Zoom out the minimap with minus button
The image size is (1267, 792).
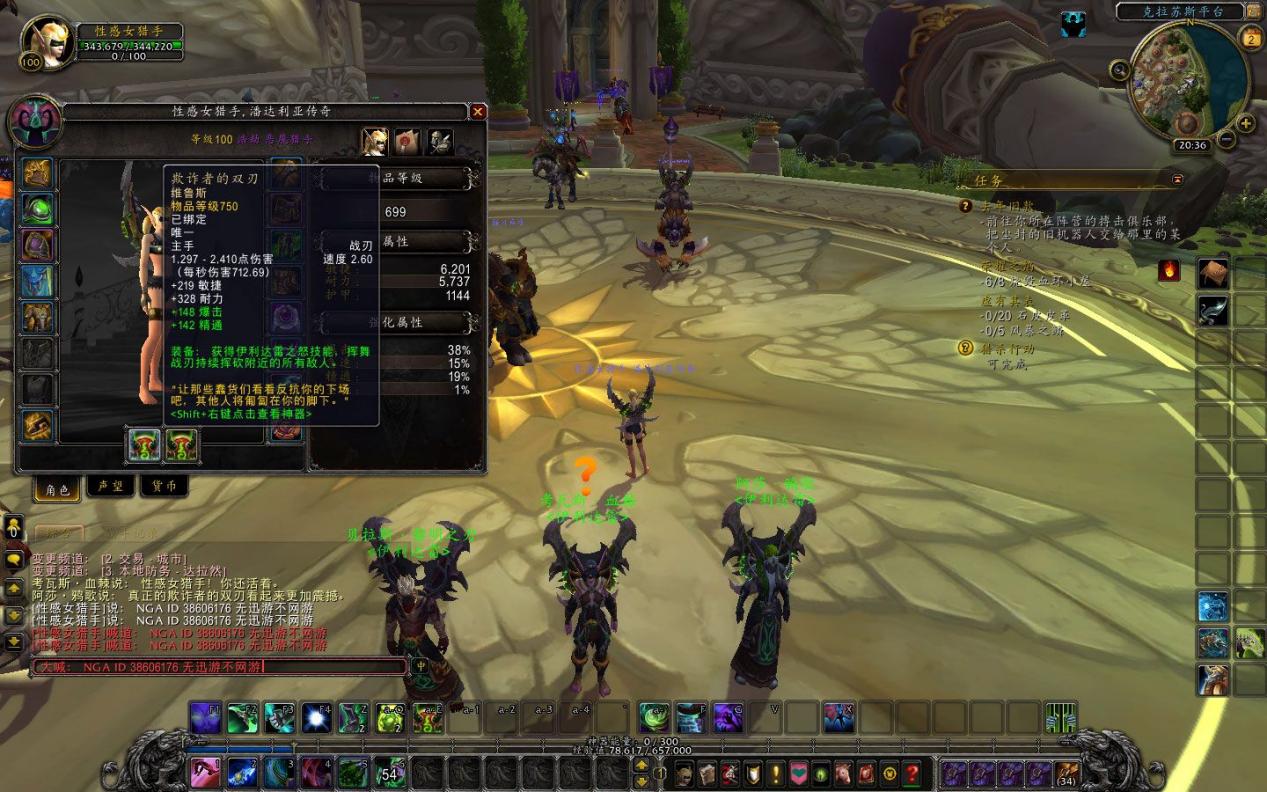click(1227, 140)
